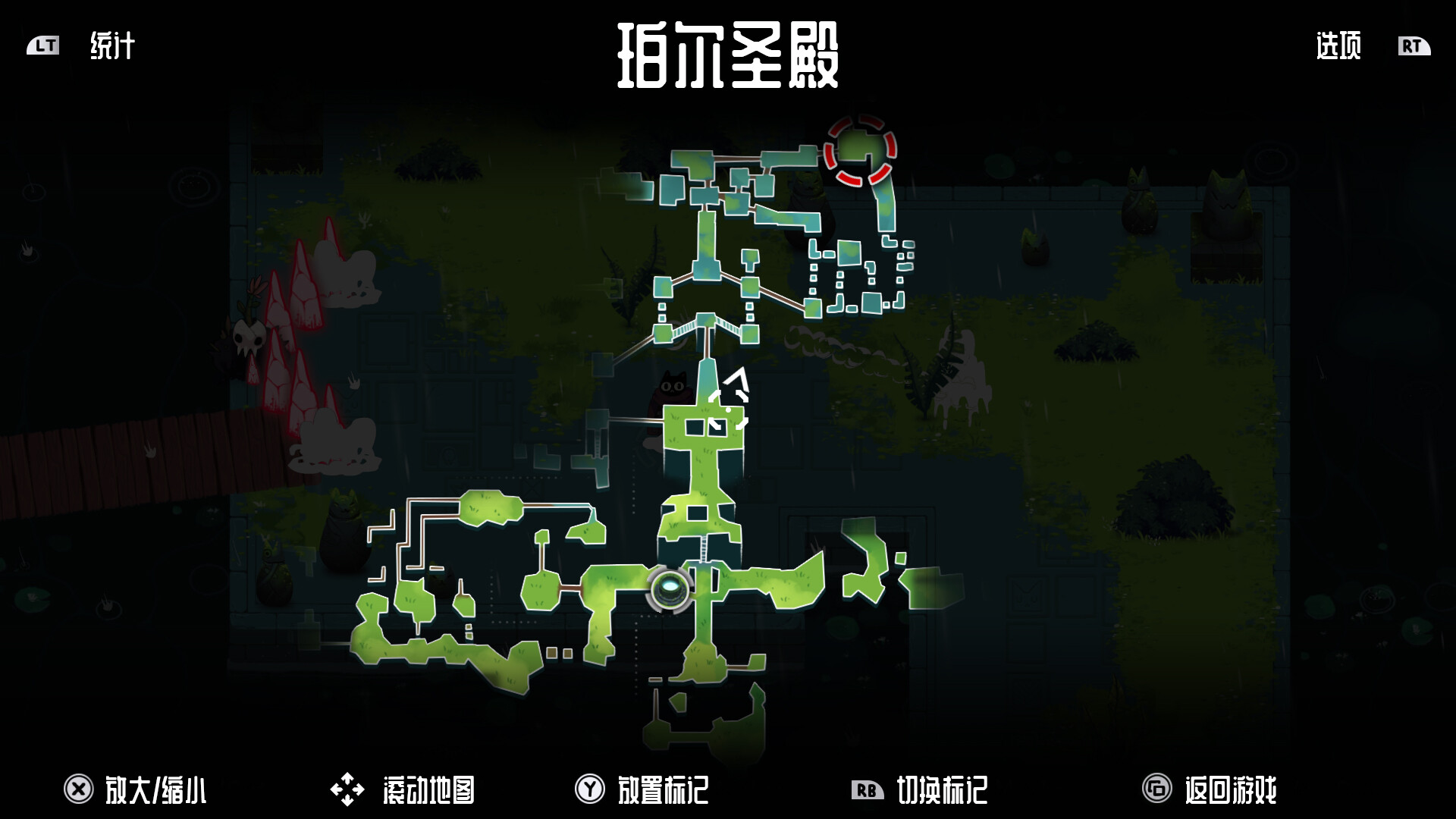
Task: Open the 统计 statistics panel
Action: pos(112,47)
